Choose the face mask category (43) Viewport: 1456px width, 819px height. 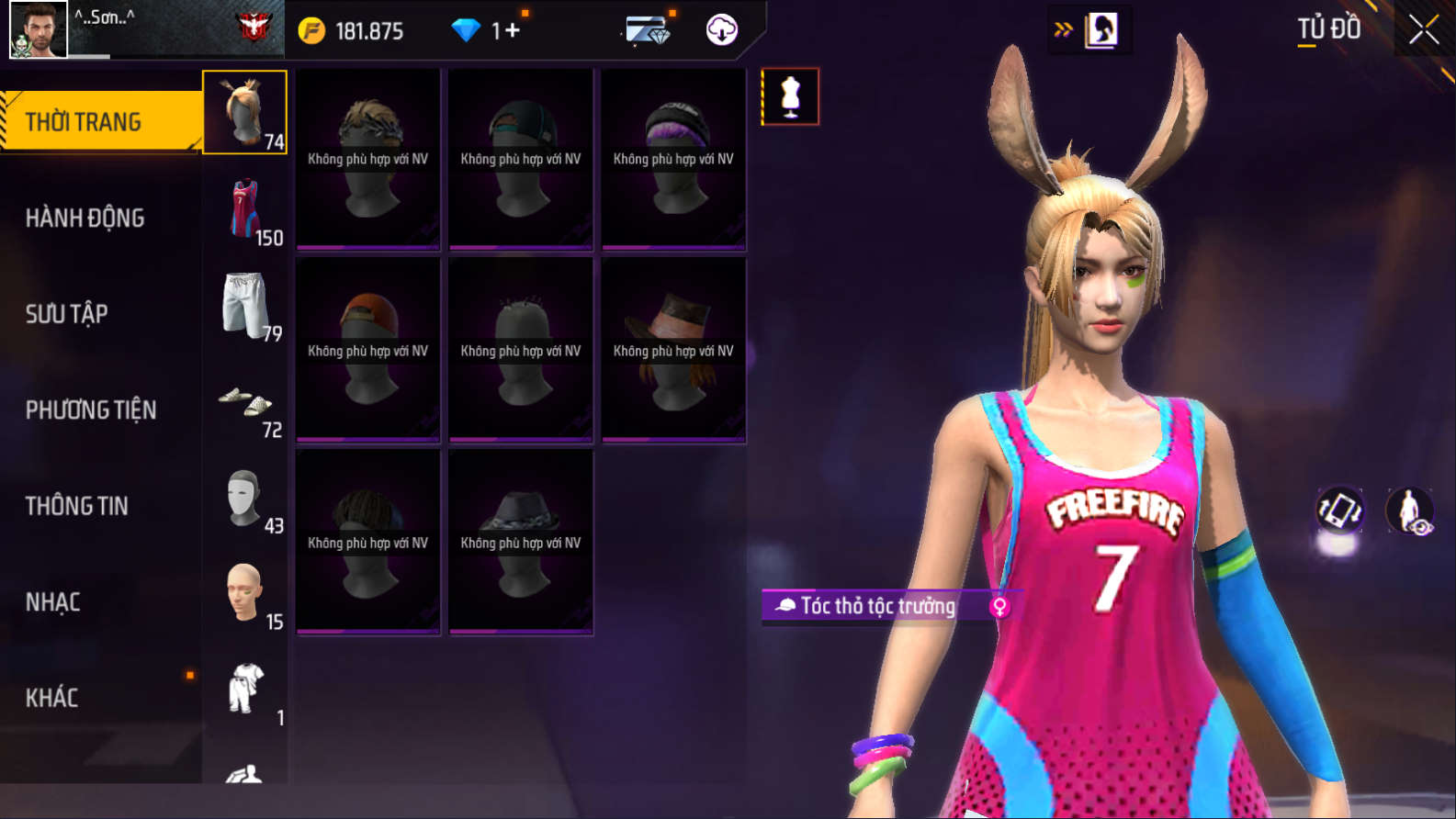pos(246,500)
